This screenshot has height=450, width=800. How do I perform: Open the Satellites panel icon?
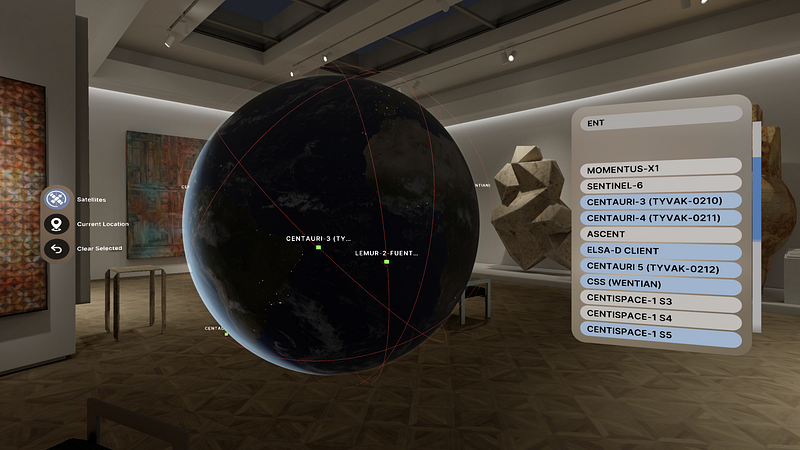point(56,199)
